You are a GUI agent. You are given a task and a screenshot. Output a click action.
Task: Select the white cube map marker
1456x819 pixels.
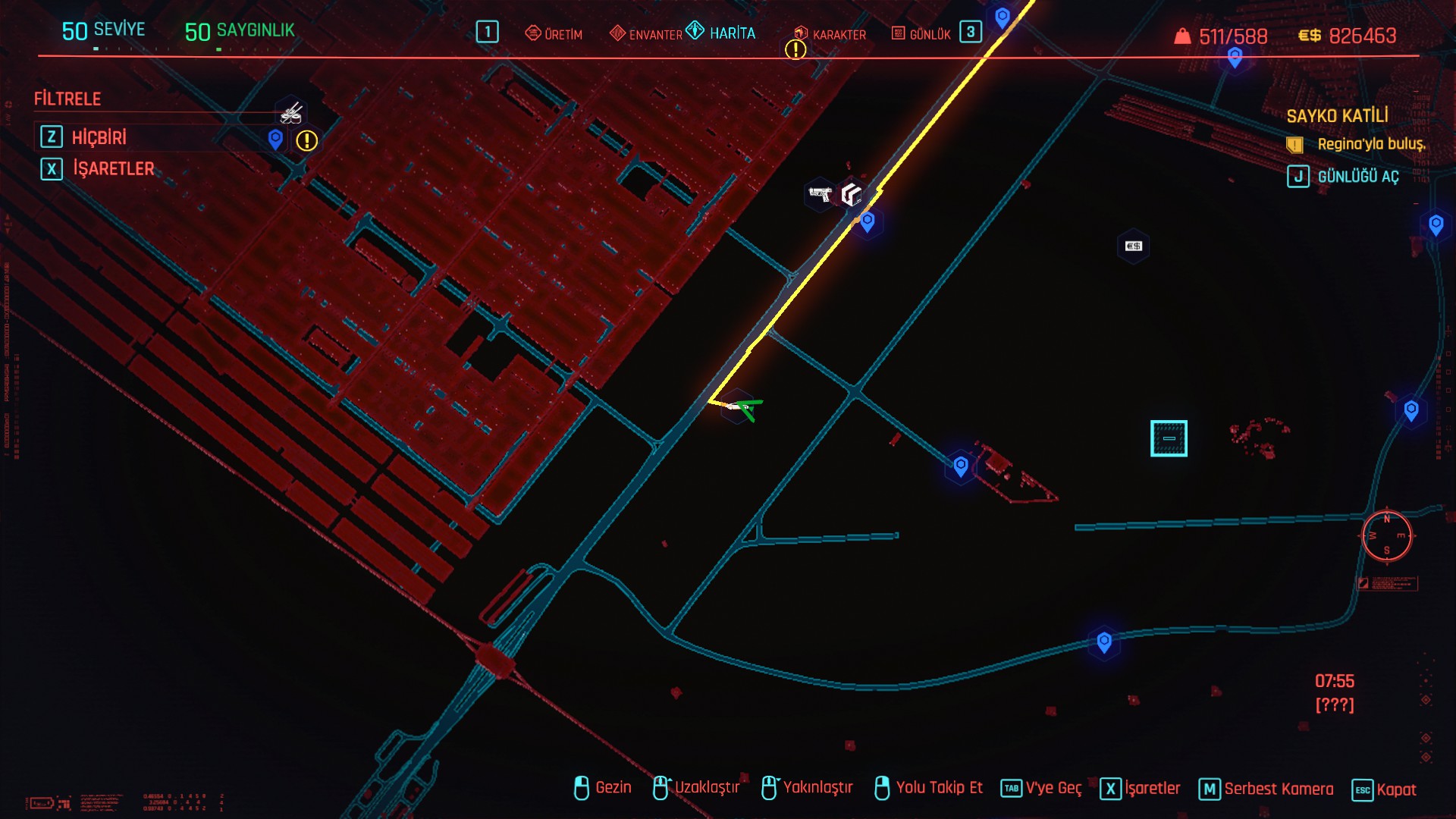click(x=852, y=195)
